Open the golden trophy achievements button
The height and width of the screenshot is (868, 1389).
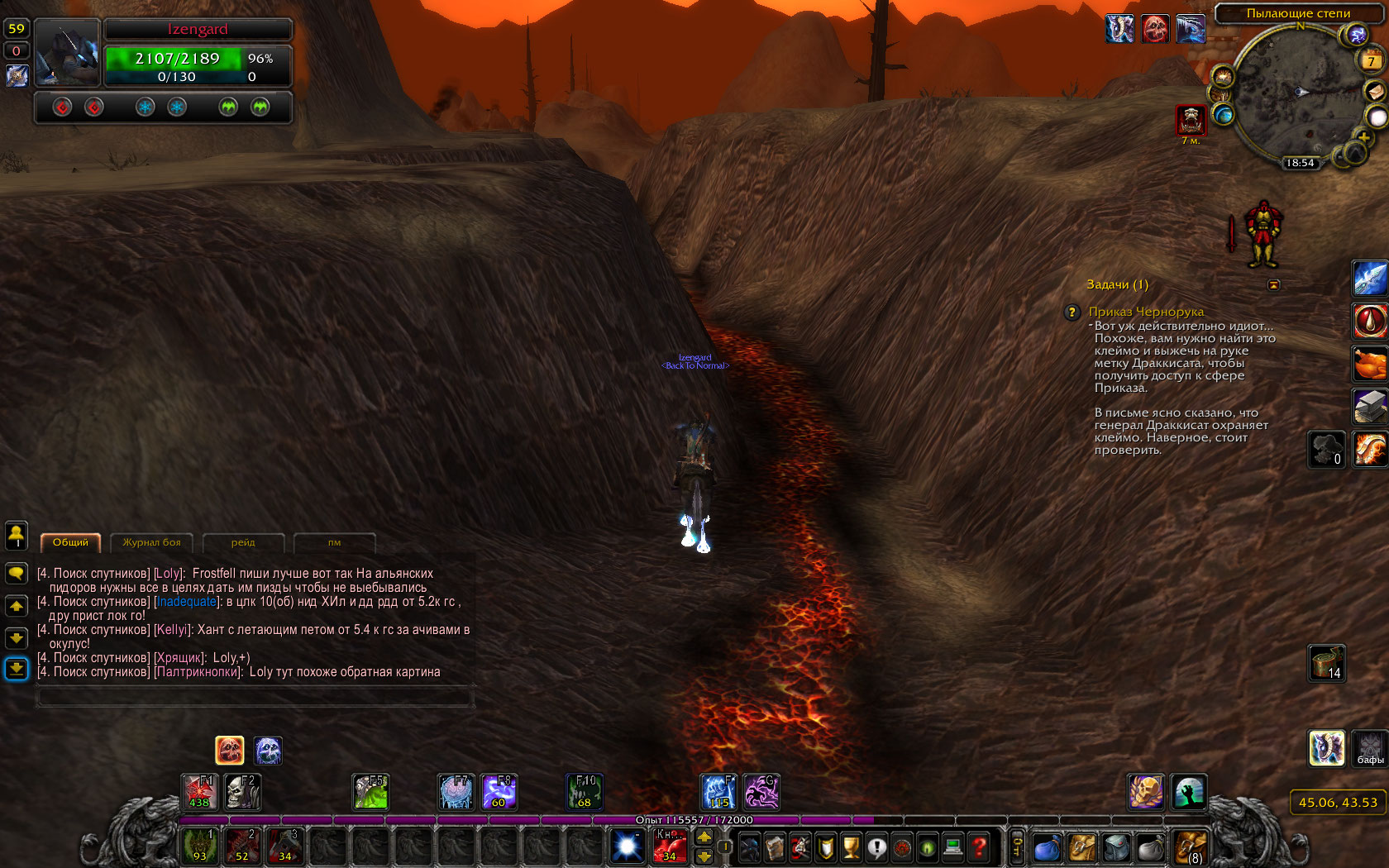click(x=851, y=847)
